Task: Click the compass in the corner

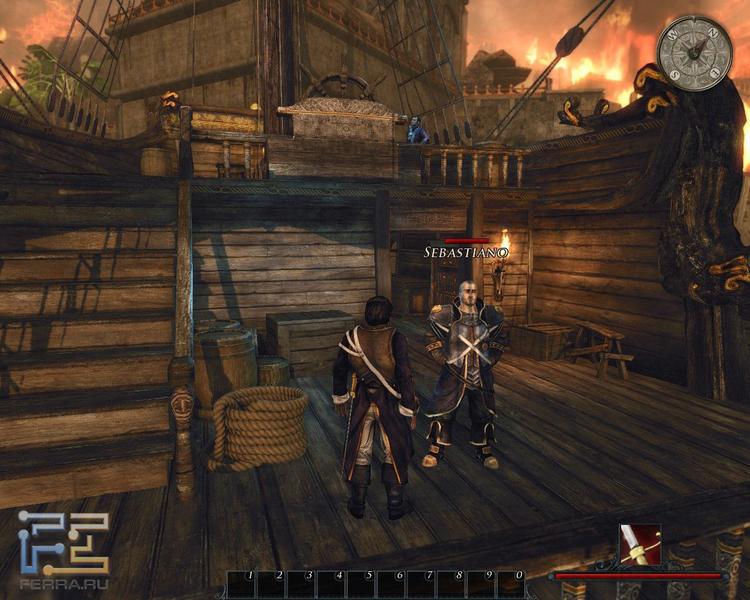Action: tap(695, 53)
